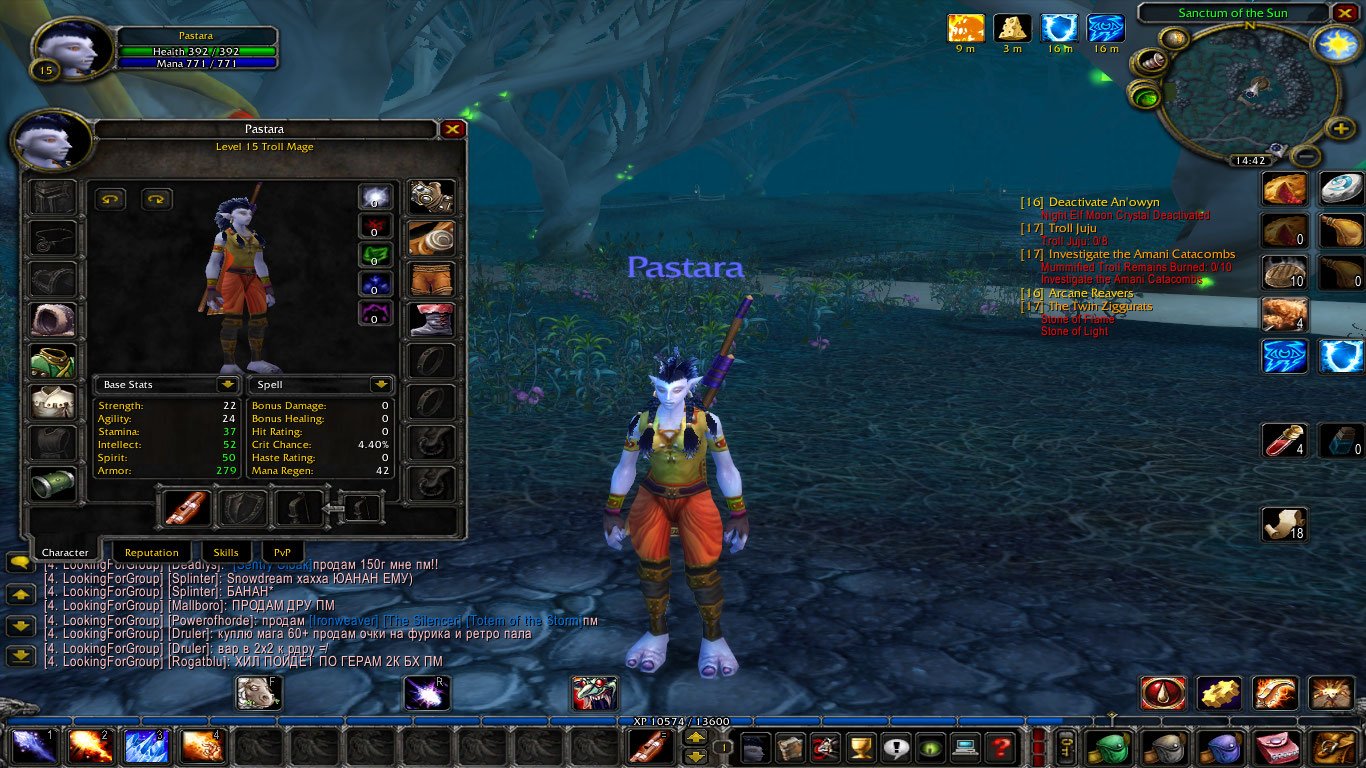
Task: Activate the Frostbolt ability in slot 3
Action: point(144,746)
